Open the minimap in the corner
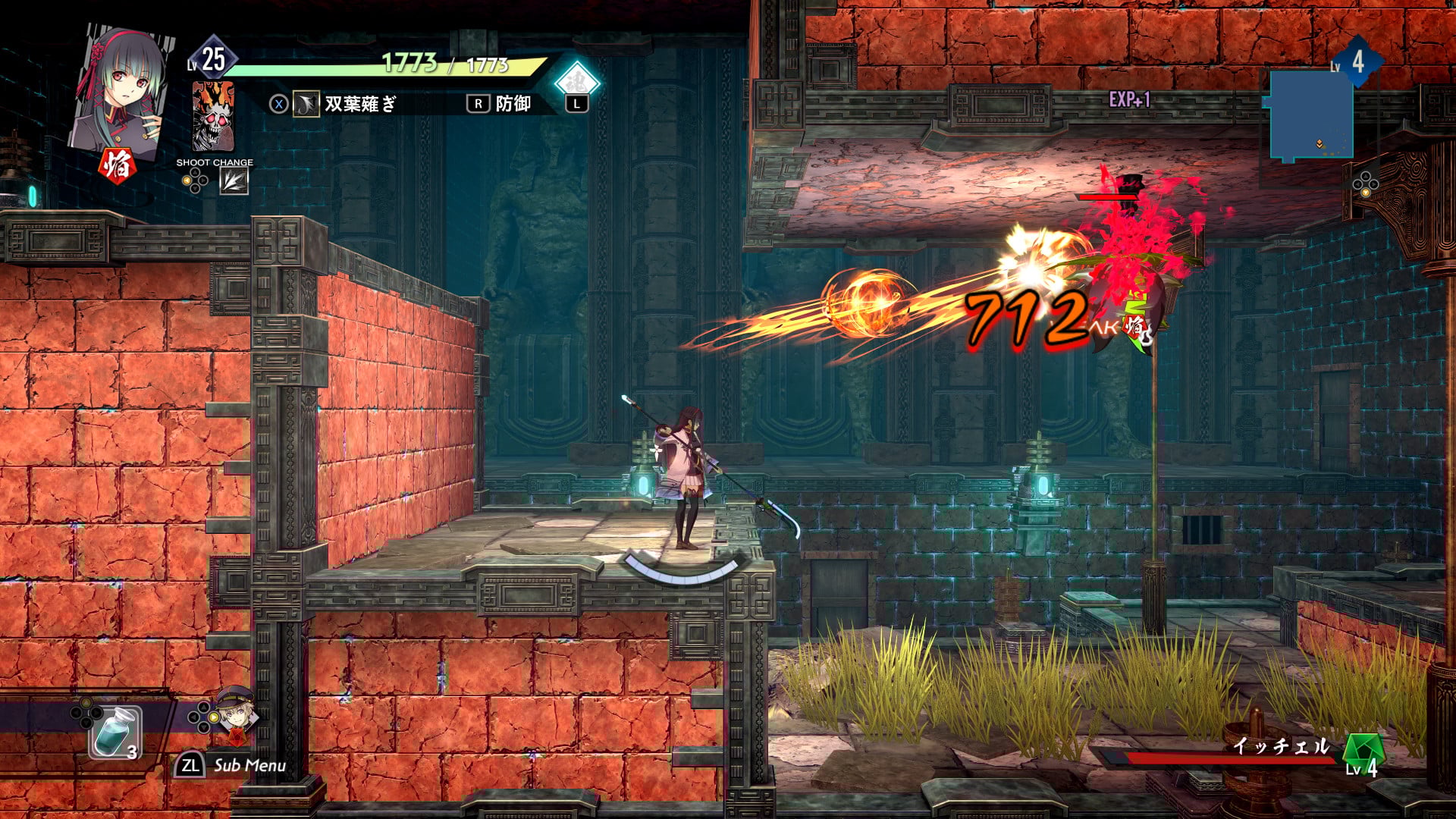 1311,115
